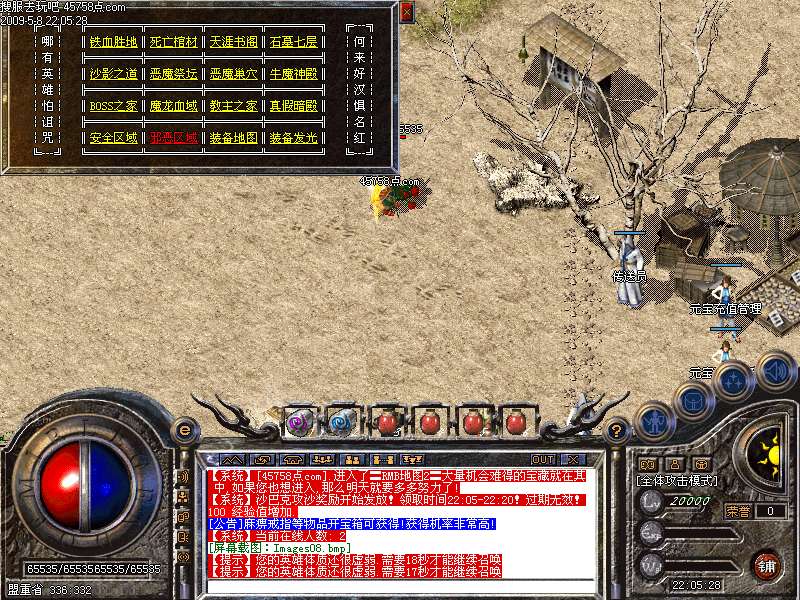The height and width of the screenshot is (600, 800).
Task: Select the 牛魔神殿 teleport option
Action: [x=293, y=74]
